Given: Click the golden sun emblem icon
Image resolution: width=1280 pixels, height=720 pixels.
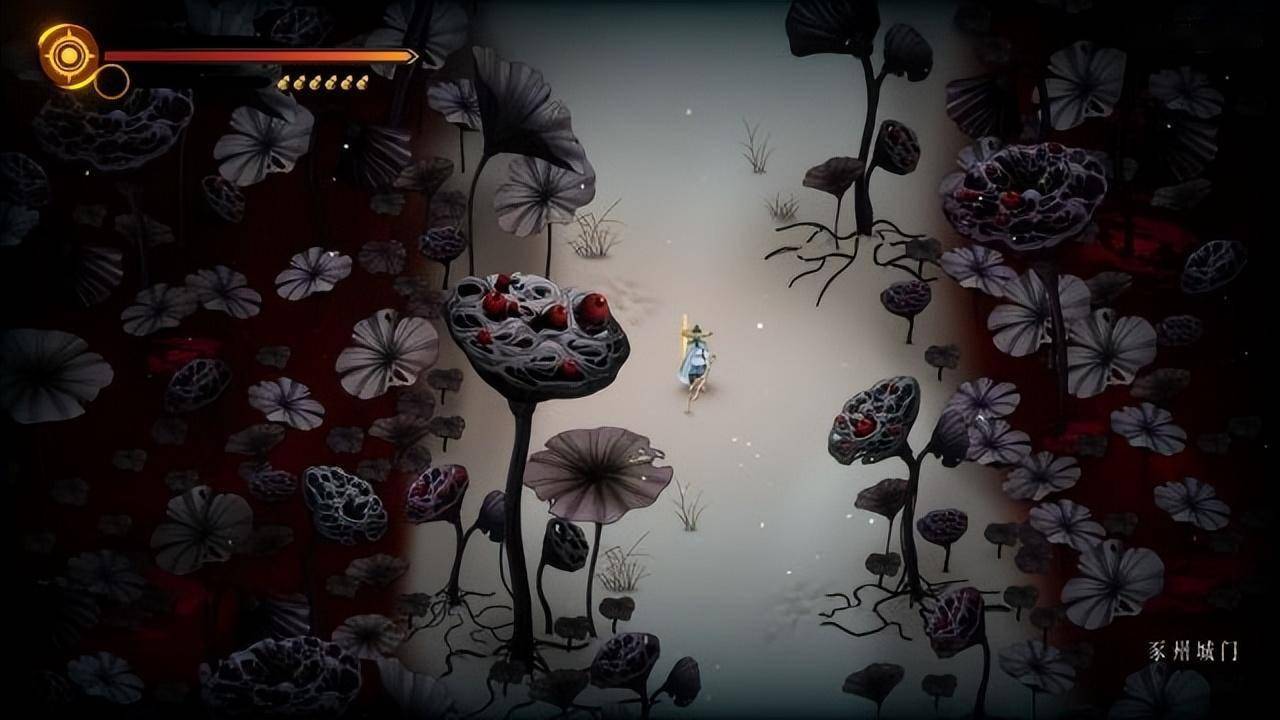Looking at the screenshot, I should click(x=68, y=54).
